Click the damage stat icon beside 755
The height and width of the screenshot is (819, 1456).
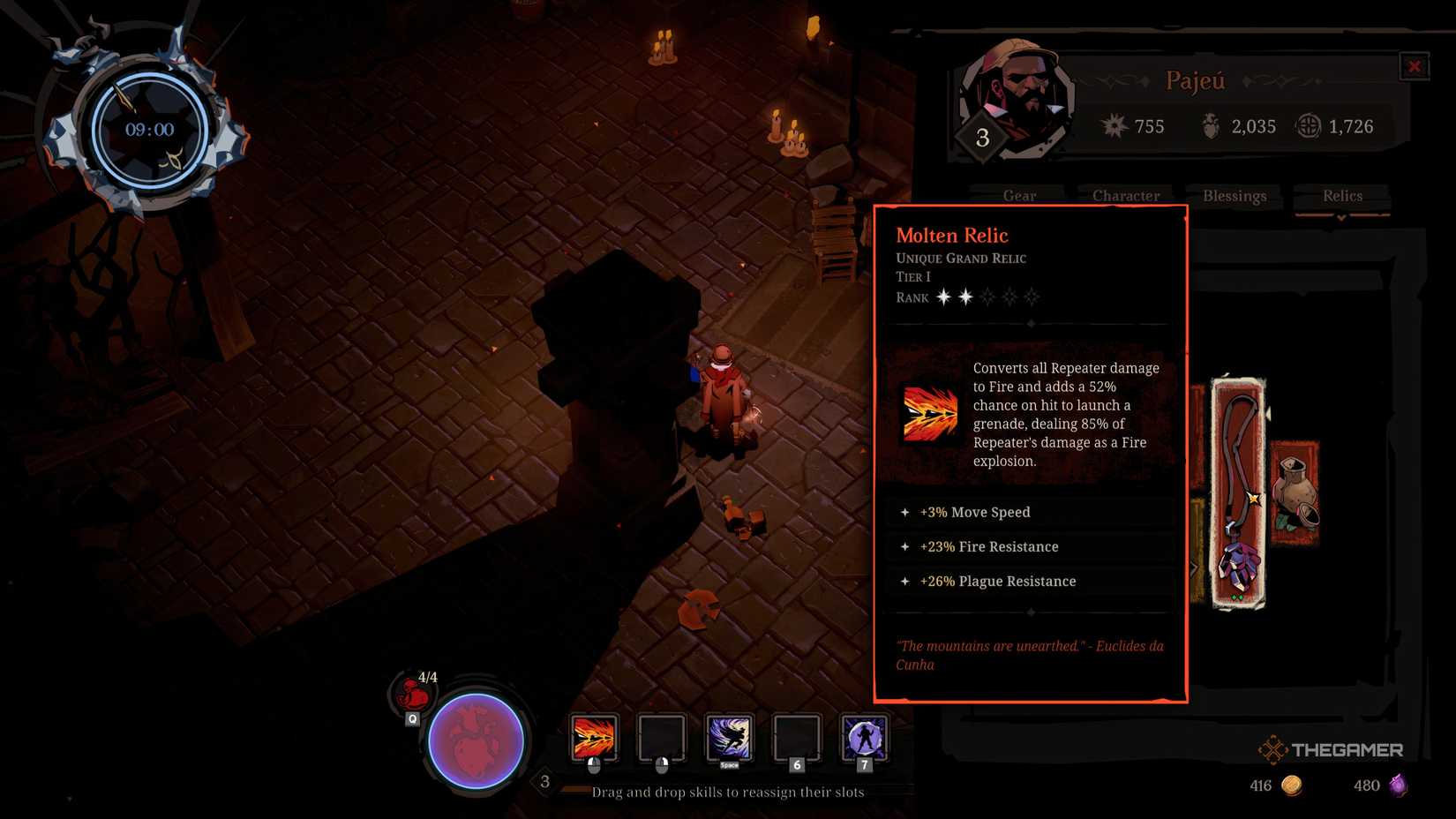[1115, 126]
